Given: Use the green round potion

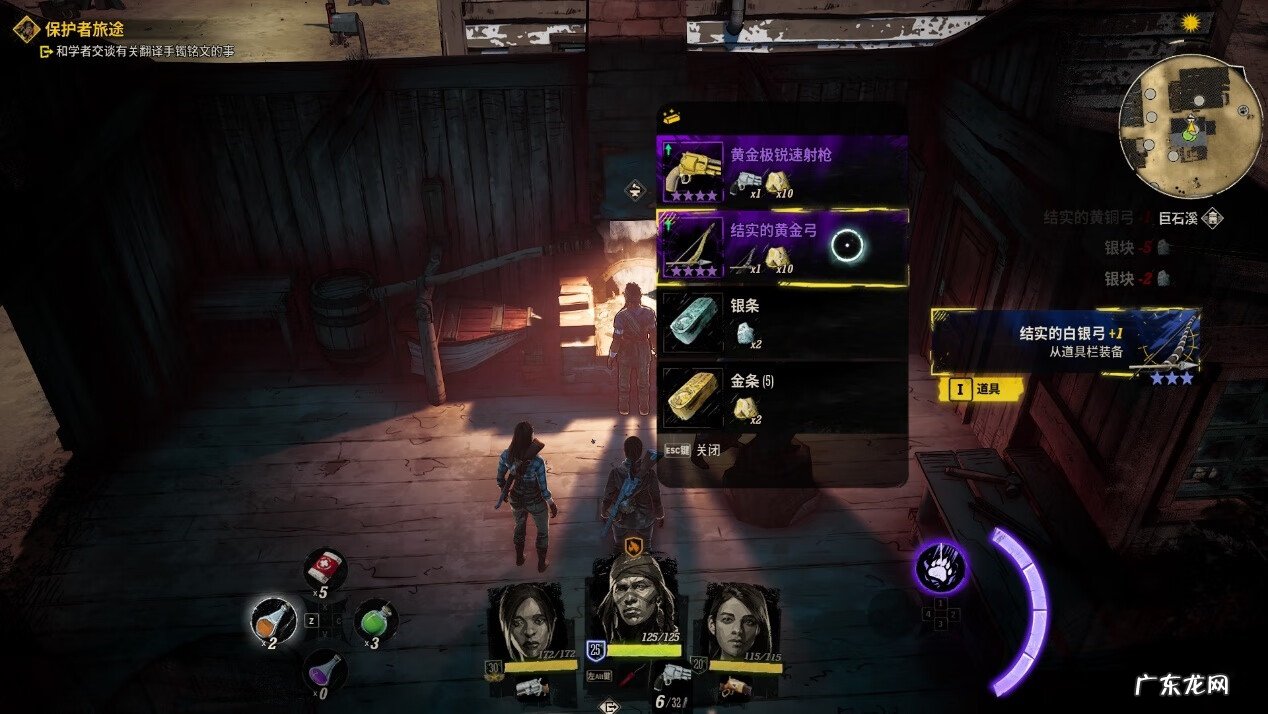Looking at the screenshot, I should pyautogui.click(x=377, y=620).
